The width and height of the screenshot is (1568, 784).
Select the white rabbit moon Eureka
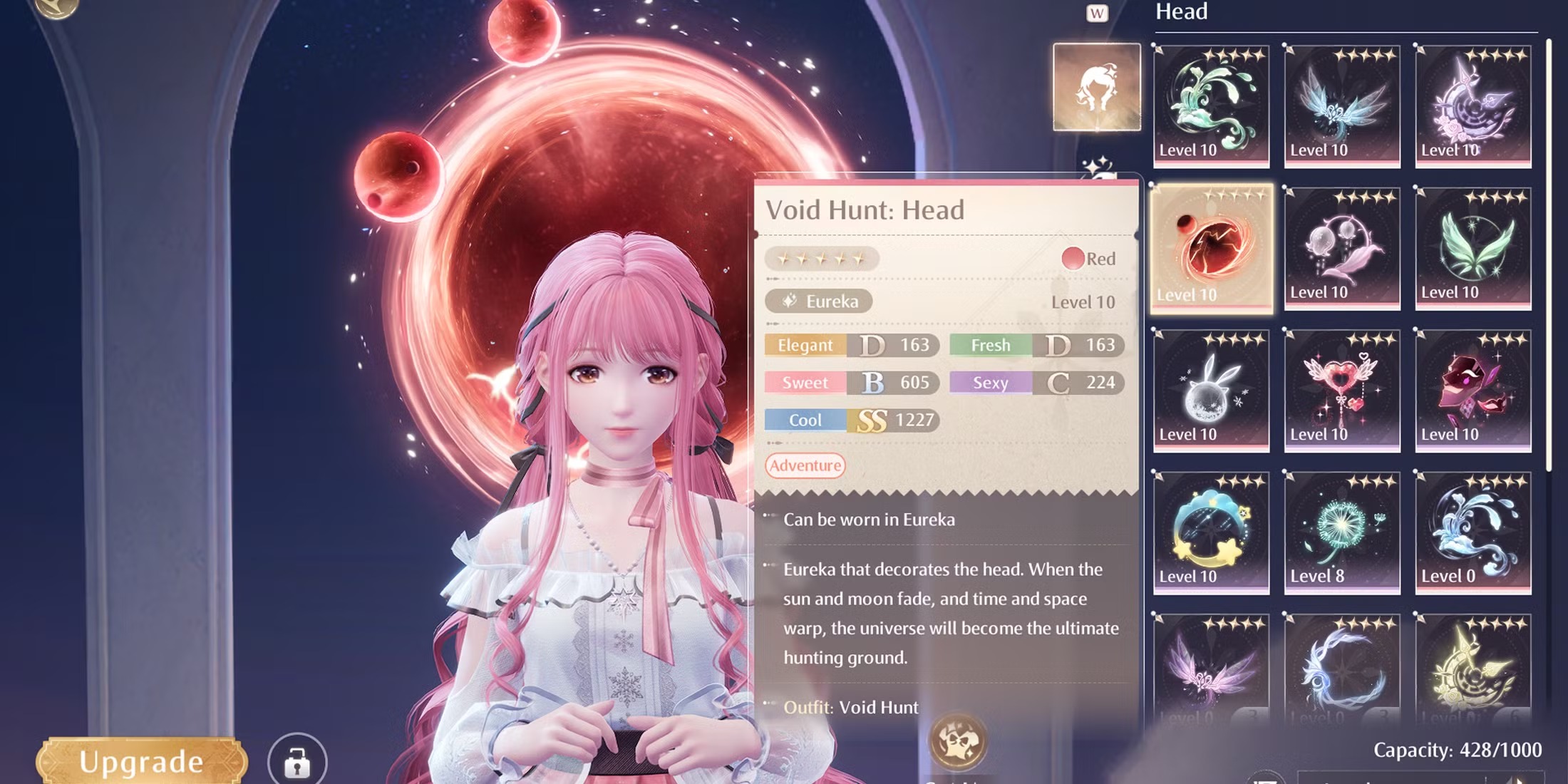click(1211, 390)
